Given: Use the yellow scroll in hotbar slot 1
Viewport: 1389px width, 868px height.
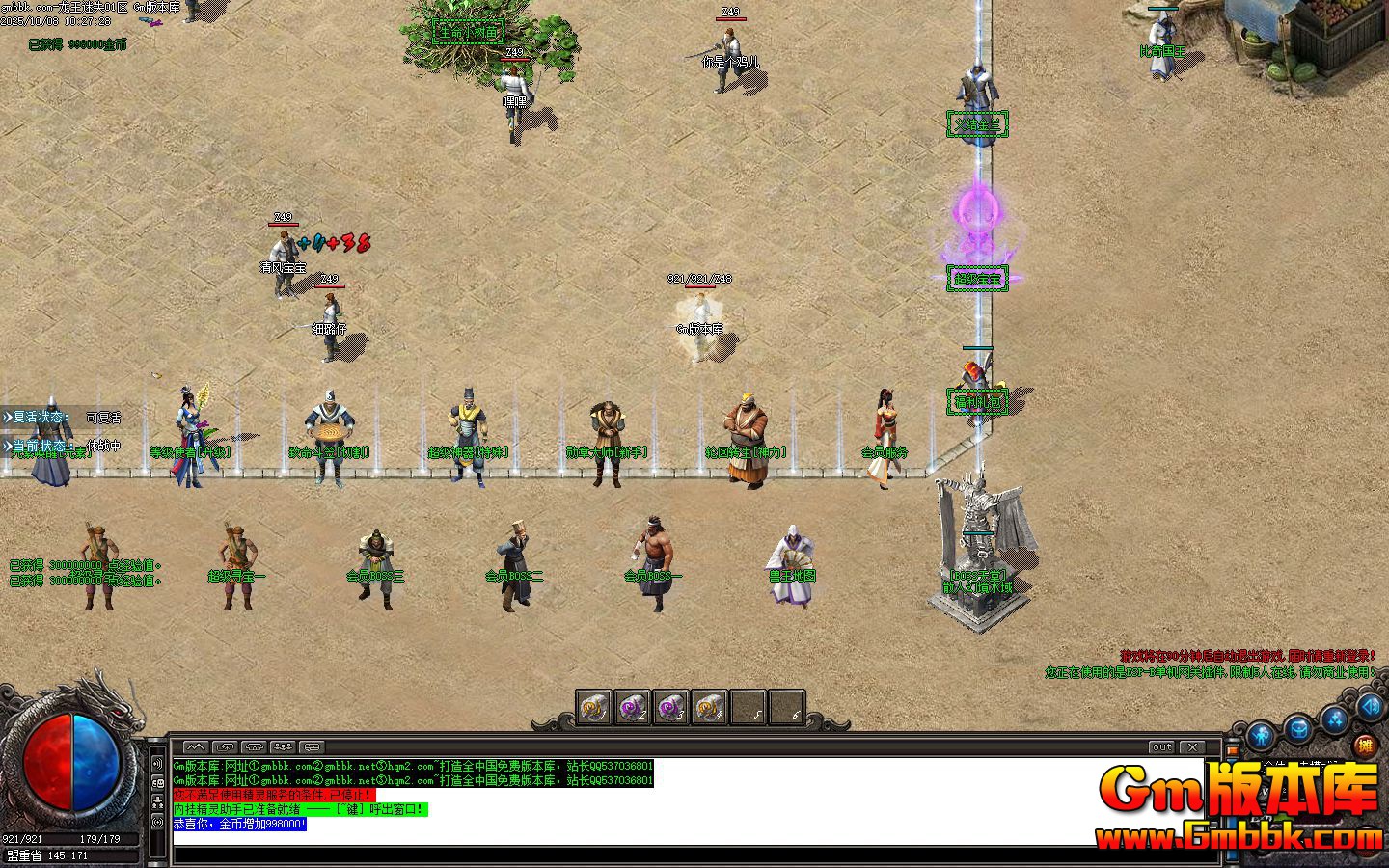Looking at the screenshot, I should (x=593, y=708).
